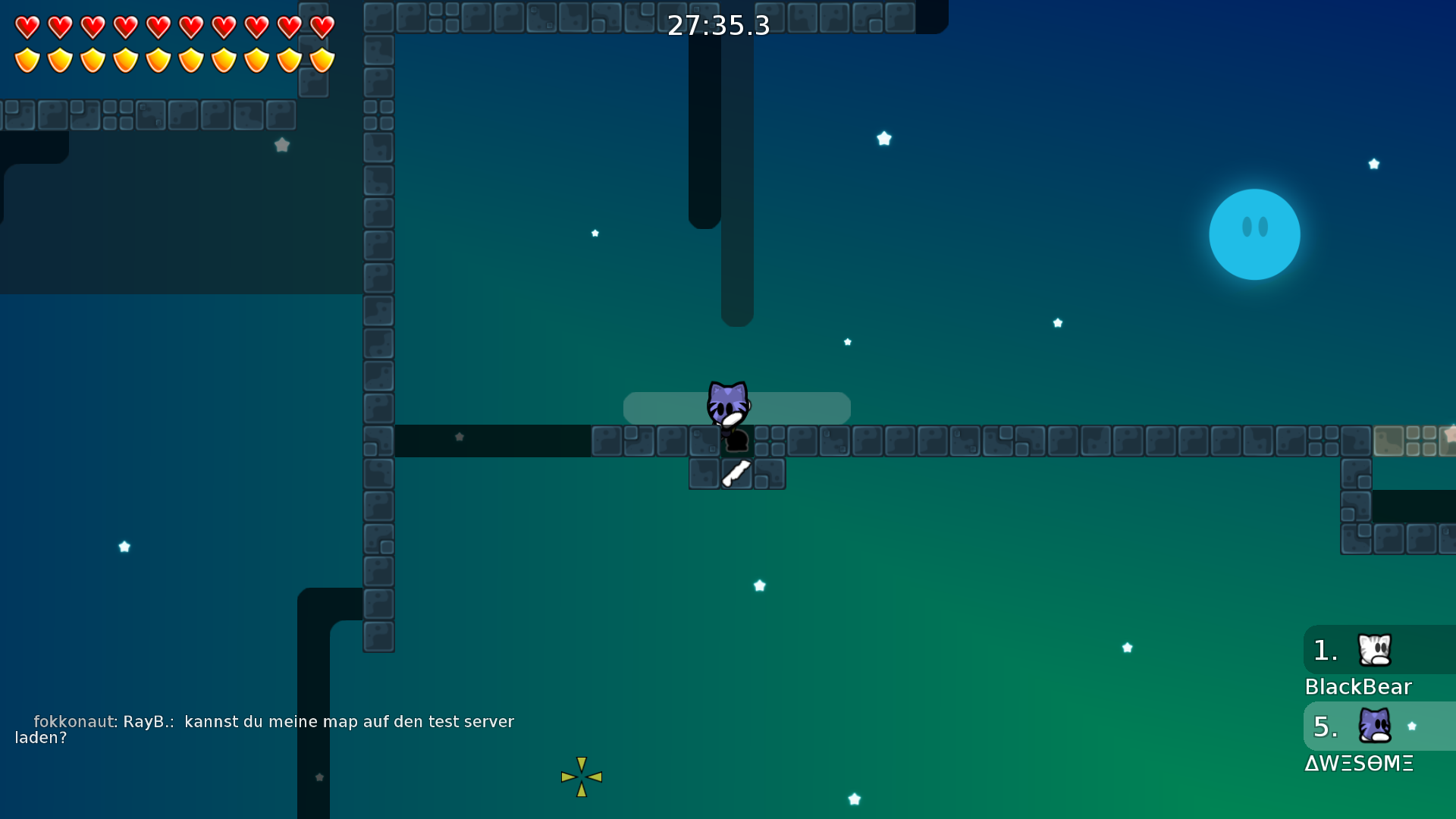Click the glowing blue bouncer ball
This screenshot has height=819, width=1456.
(x=1254, y=234)
